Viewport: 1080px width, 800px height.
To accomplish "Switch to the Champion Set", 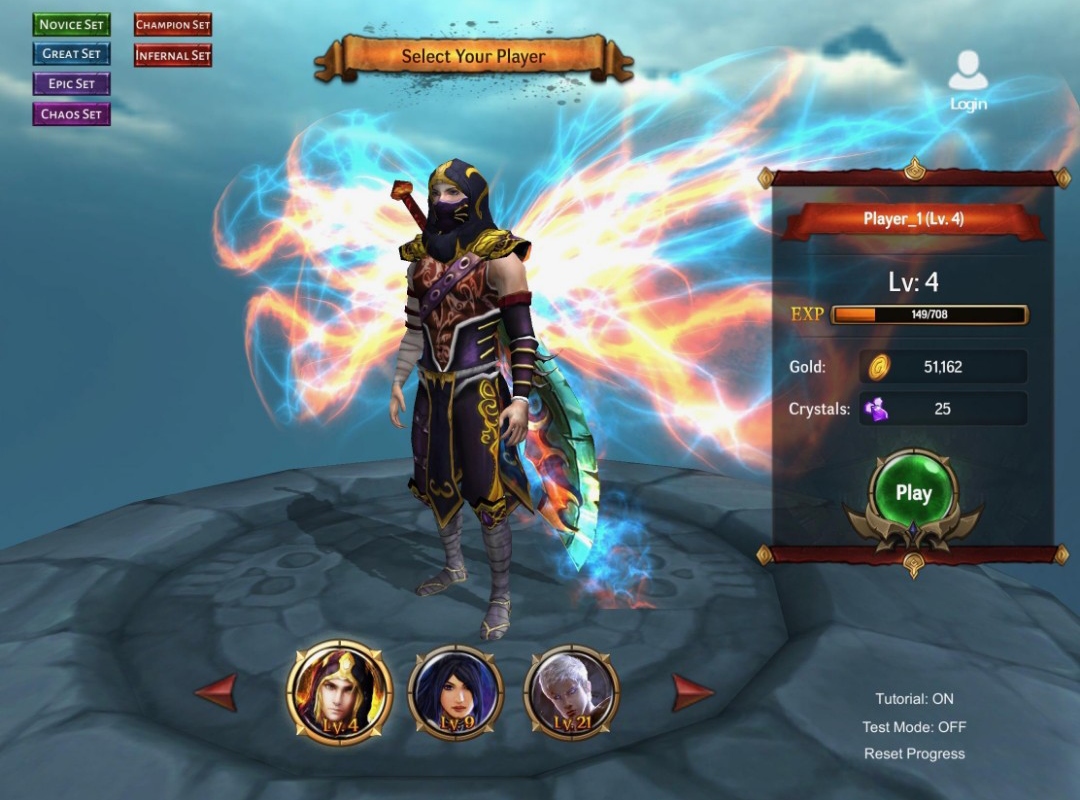I will point(173,24).
